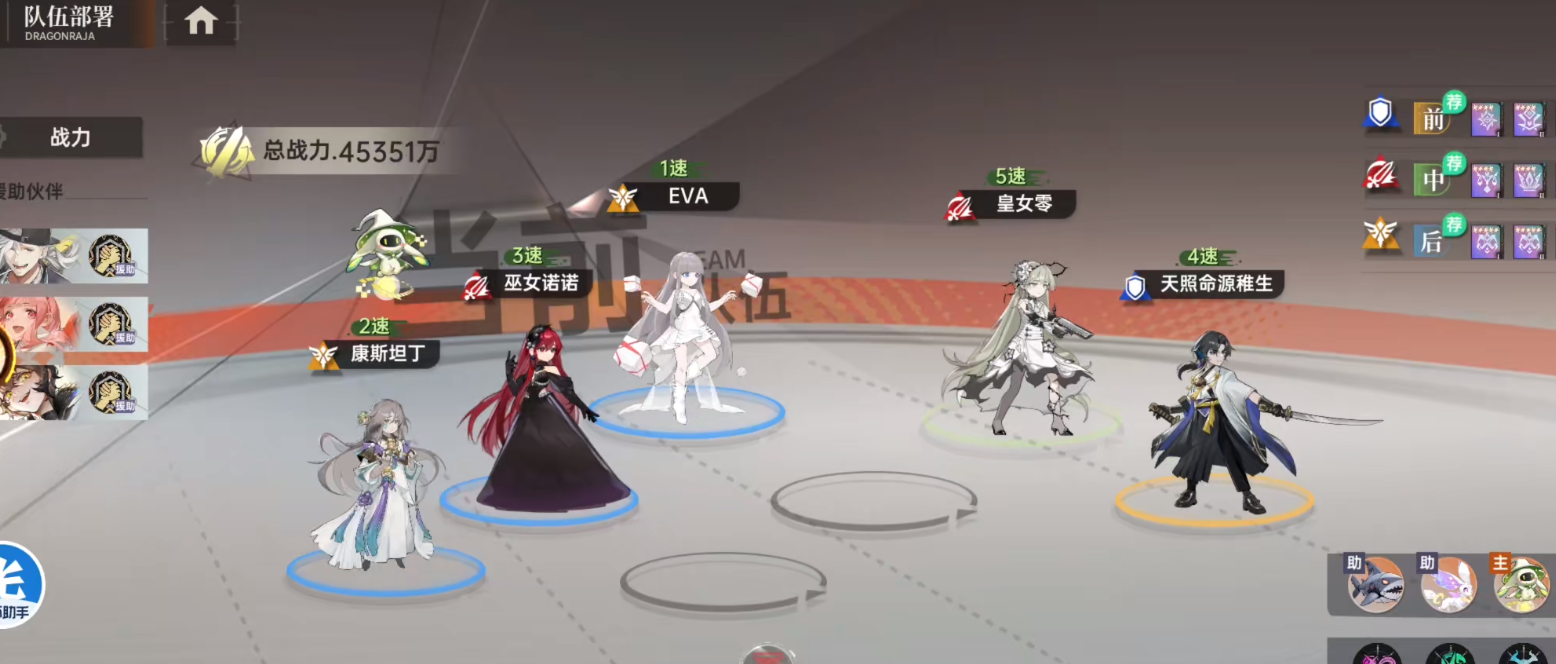Select the 康斯坦丁 name tag

(x=387, y=354)
